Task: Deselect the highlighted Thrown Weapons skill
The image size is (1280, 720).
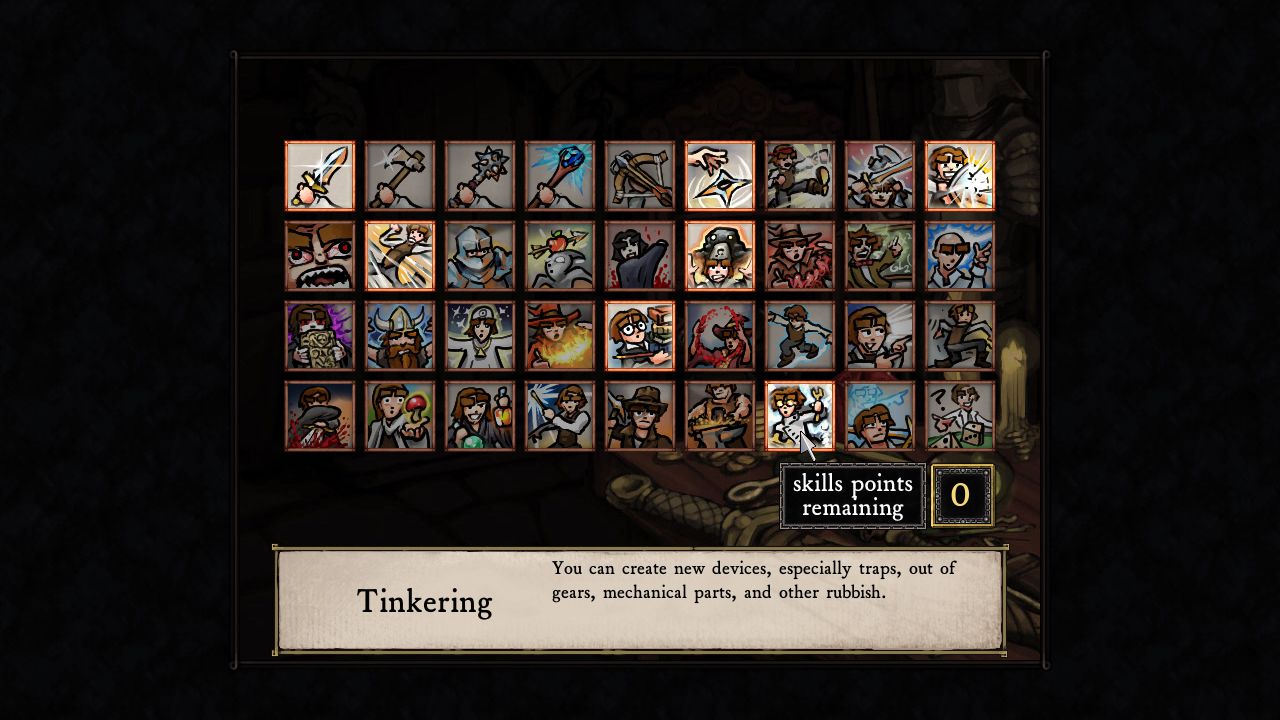Action: click(720, 175)
